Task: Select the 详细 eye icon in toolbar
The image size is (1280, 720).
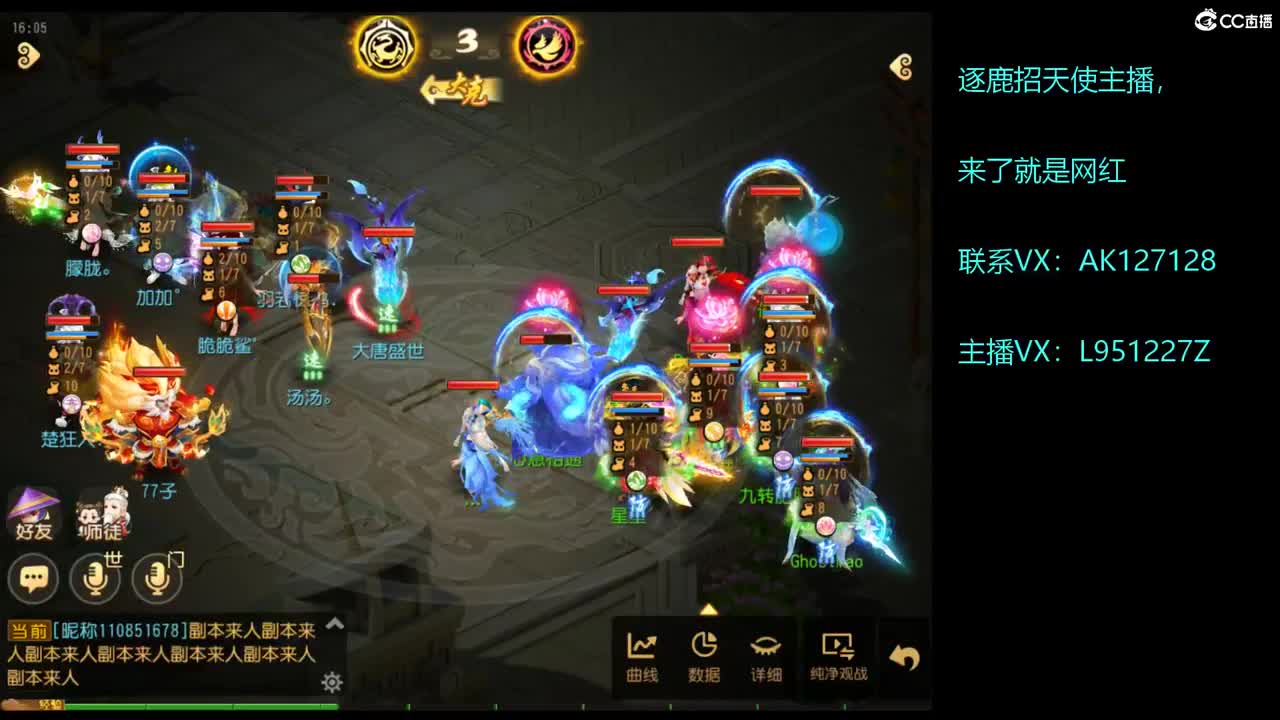Action: point(766,655)
